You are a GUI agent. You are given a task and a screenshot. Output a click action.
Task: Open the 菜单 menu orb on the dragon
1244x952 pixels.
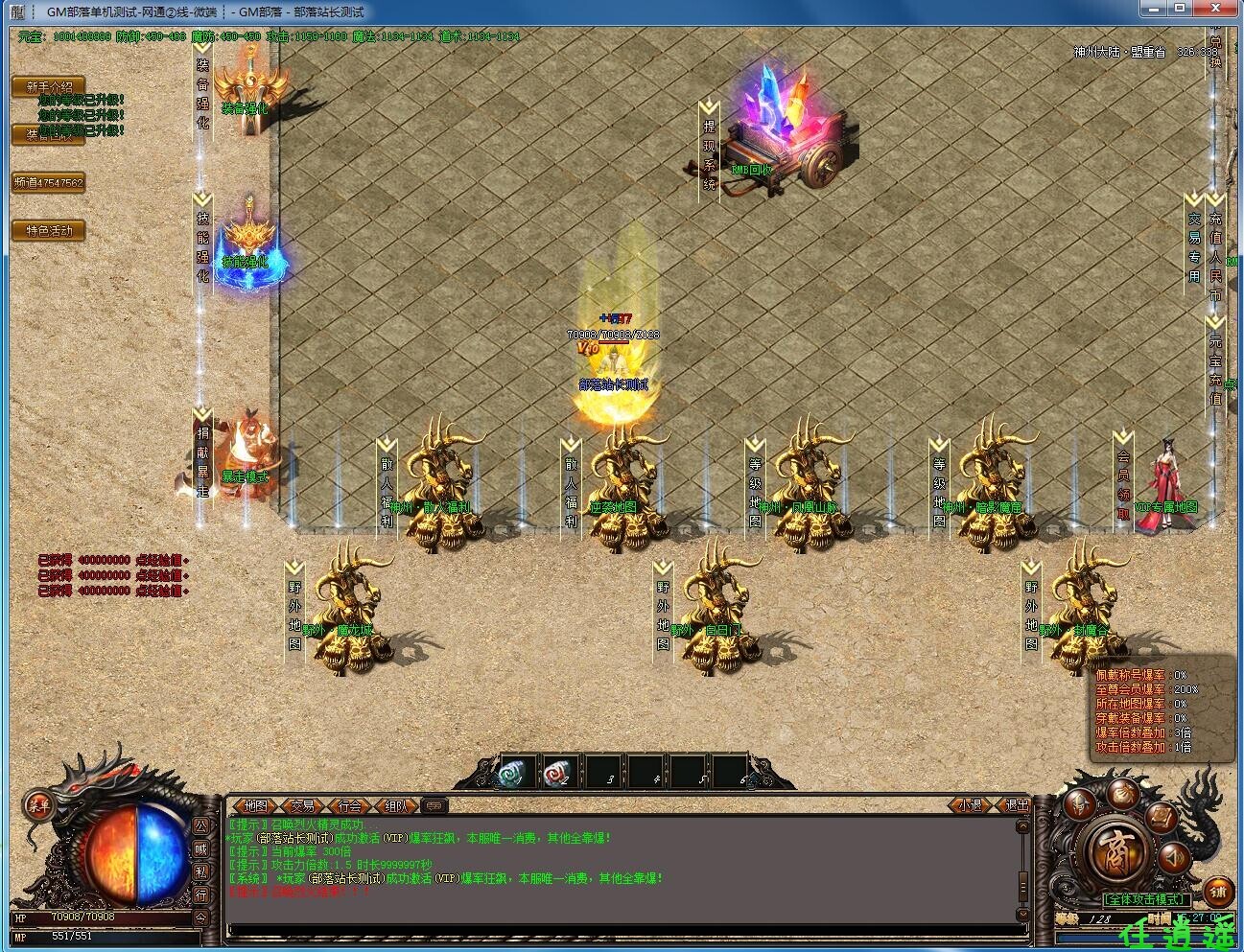(x=38, y=804)
